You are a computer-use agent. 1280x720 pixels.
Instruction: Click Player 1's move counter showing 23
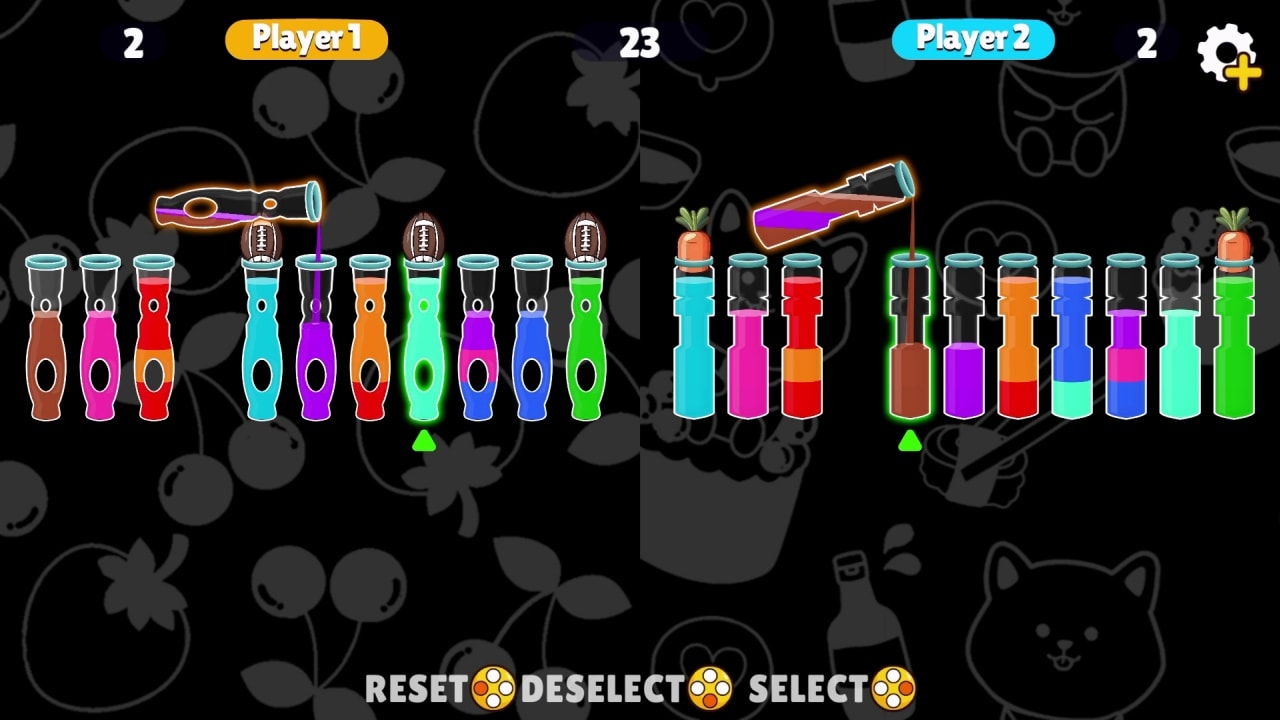(640, 44)
